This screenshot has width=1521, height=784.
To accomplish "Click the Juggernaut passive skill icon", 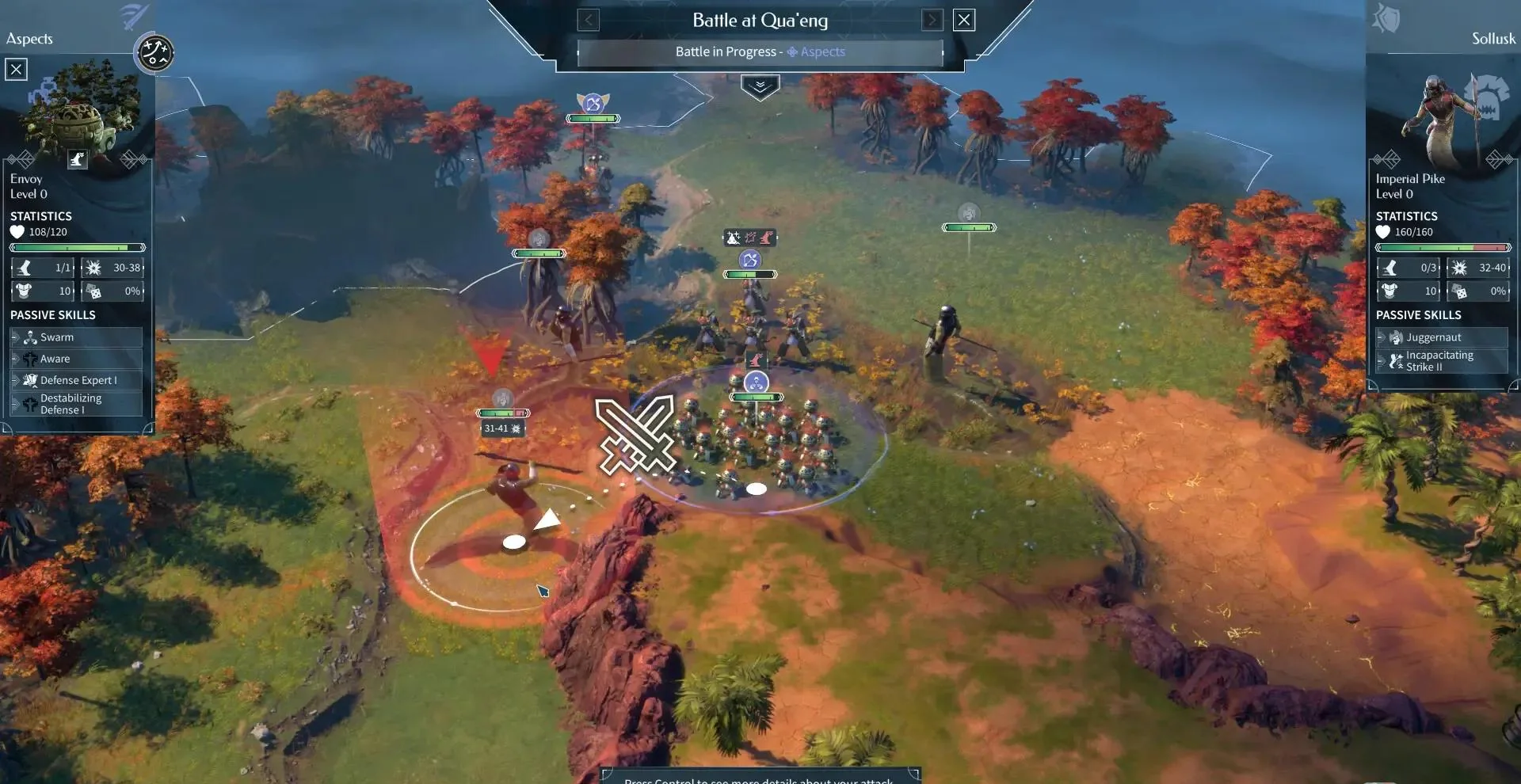I will click(x=1396, y=337).
